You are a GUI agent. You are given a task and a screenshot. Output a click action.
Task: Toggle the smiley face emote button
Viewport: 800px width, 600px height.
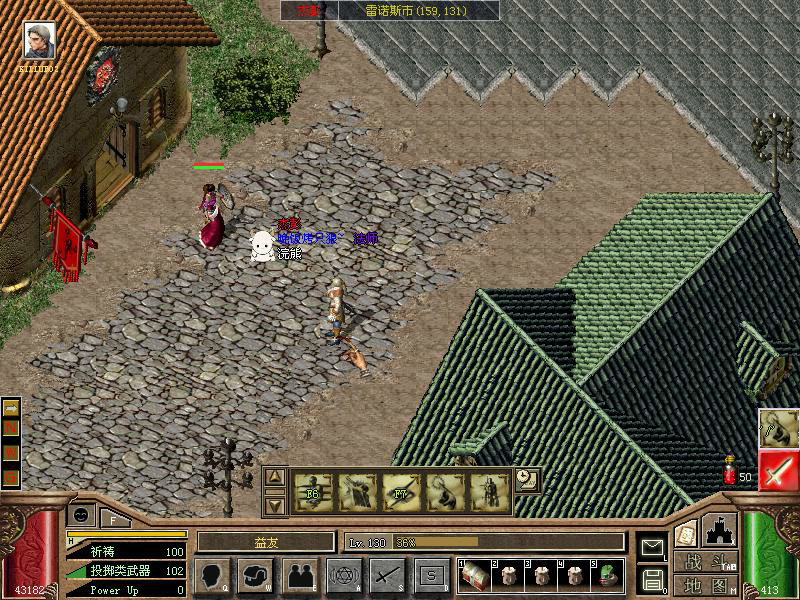[x=81, y=514]
